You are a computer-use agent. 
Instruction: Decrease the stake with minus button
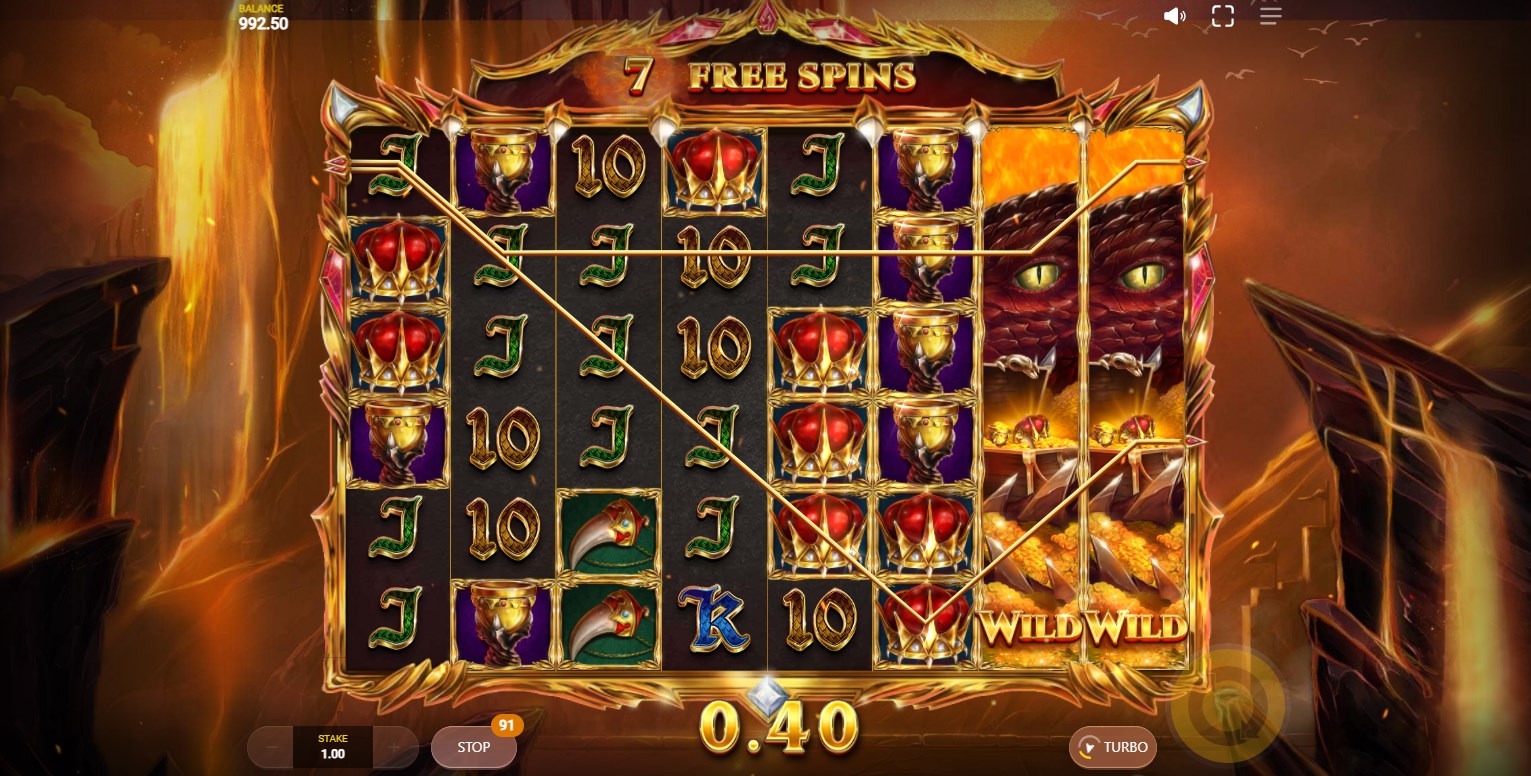click(270, 747)
